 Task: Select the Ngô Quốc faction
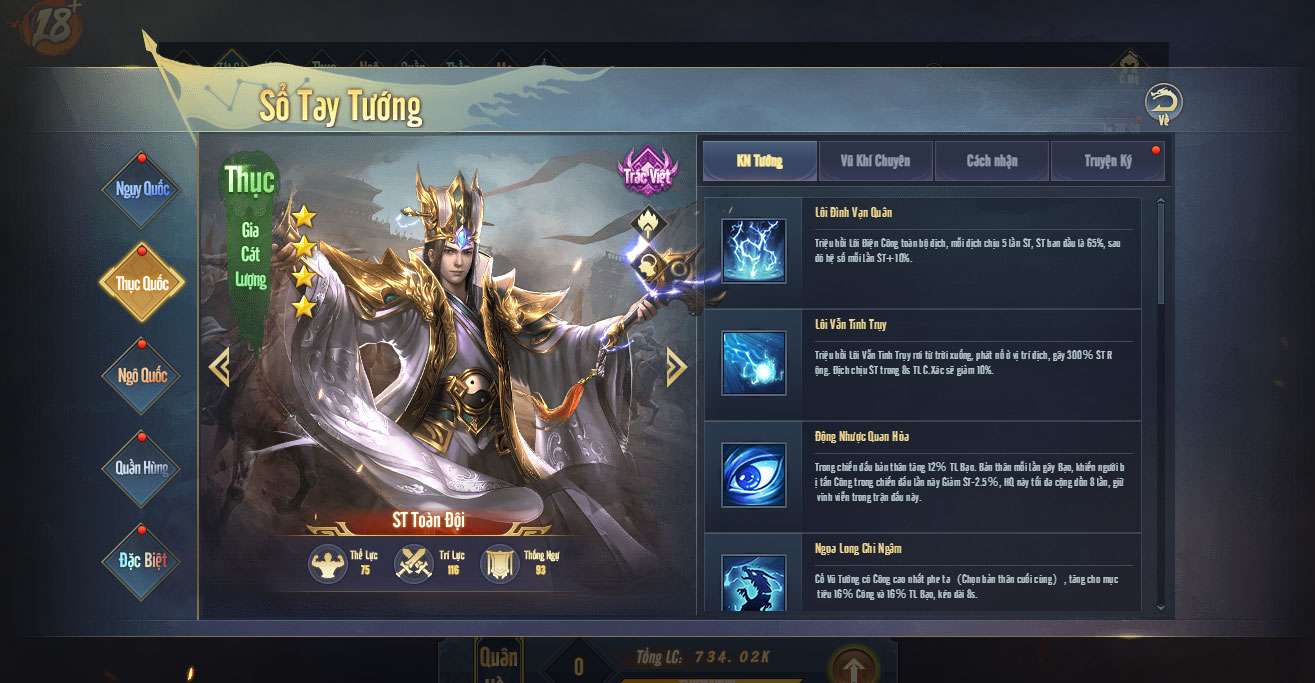pyautogui.click(x=142, y=376)
